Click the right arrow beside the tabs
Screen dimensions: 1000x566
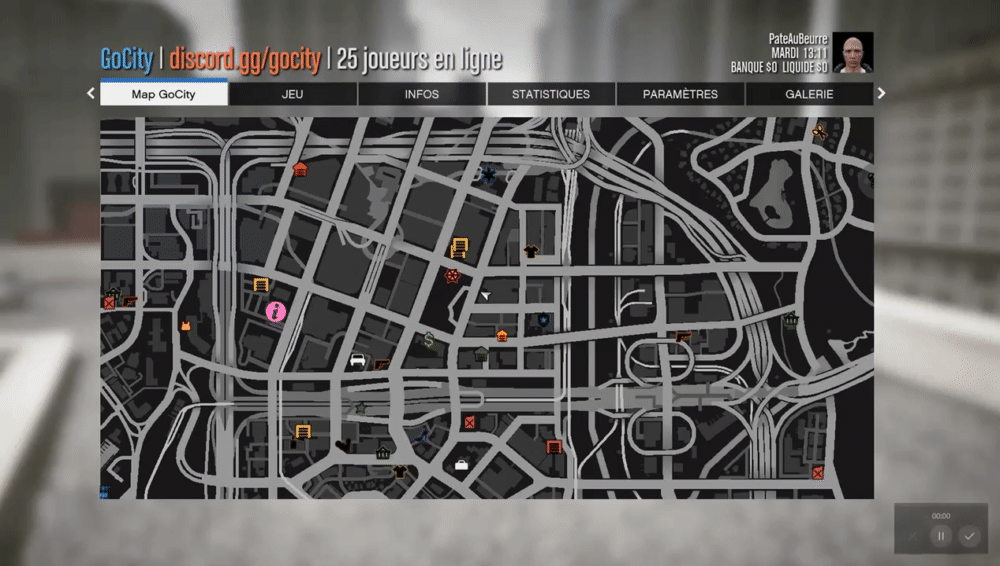[x=881, y=94]
